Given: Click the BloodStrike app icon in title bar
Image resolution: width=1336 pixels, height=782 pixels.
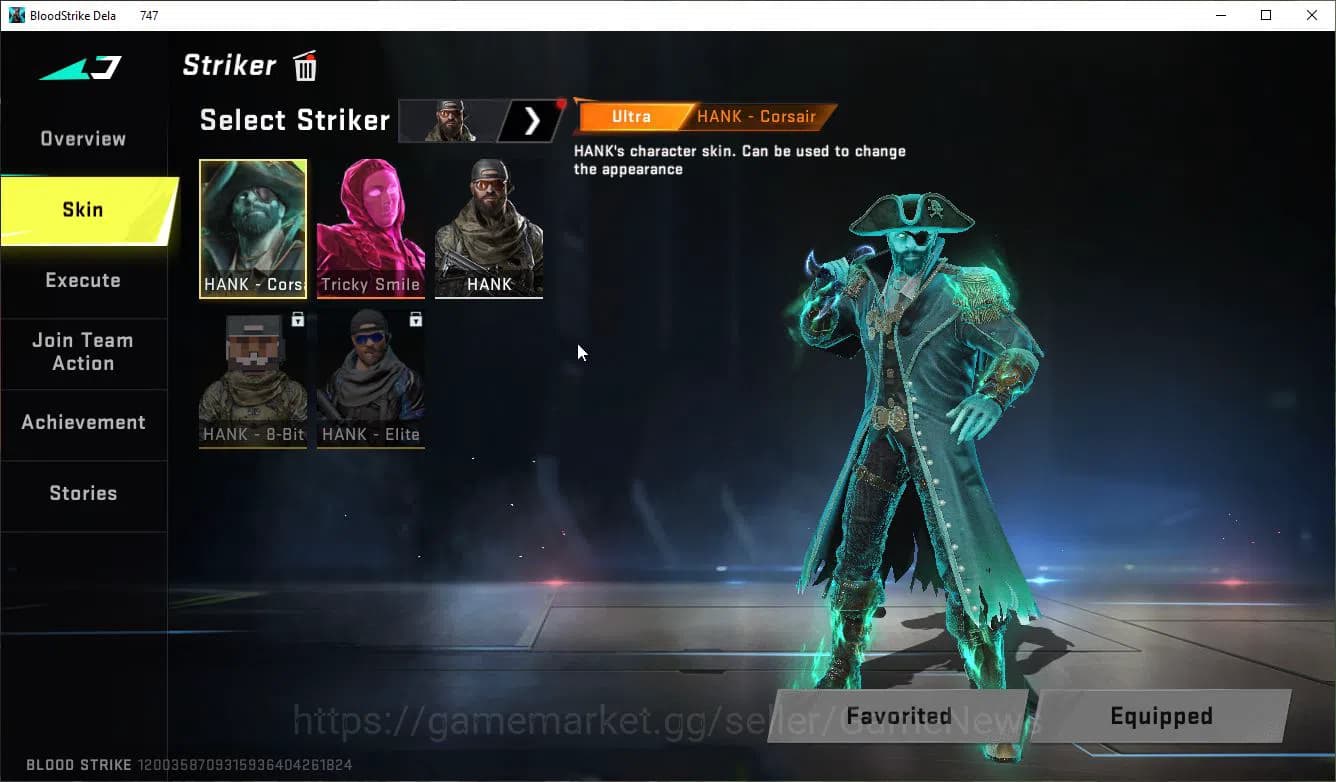Looking at the screenshot, I should pos(14,14).
